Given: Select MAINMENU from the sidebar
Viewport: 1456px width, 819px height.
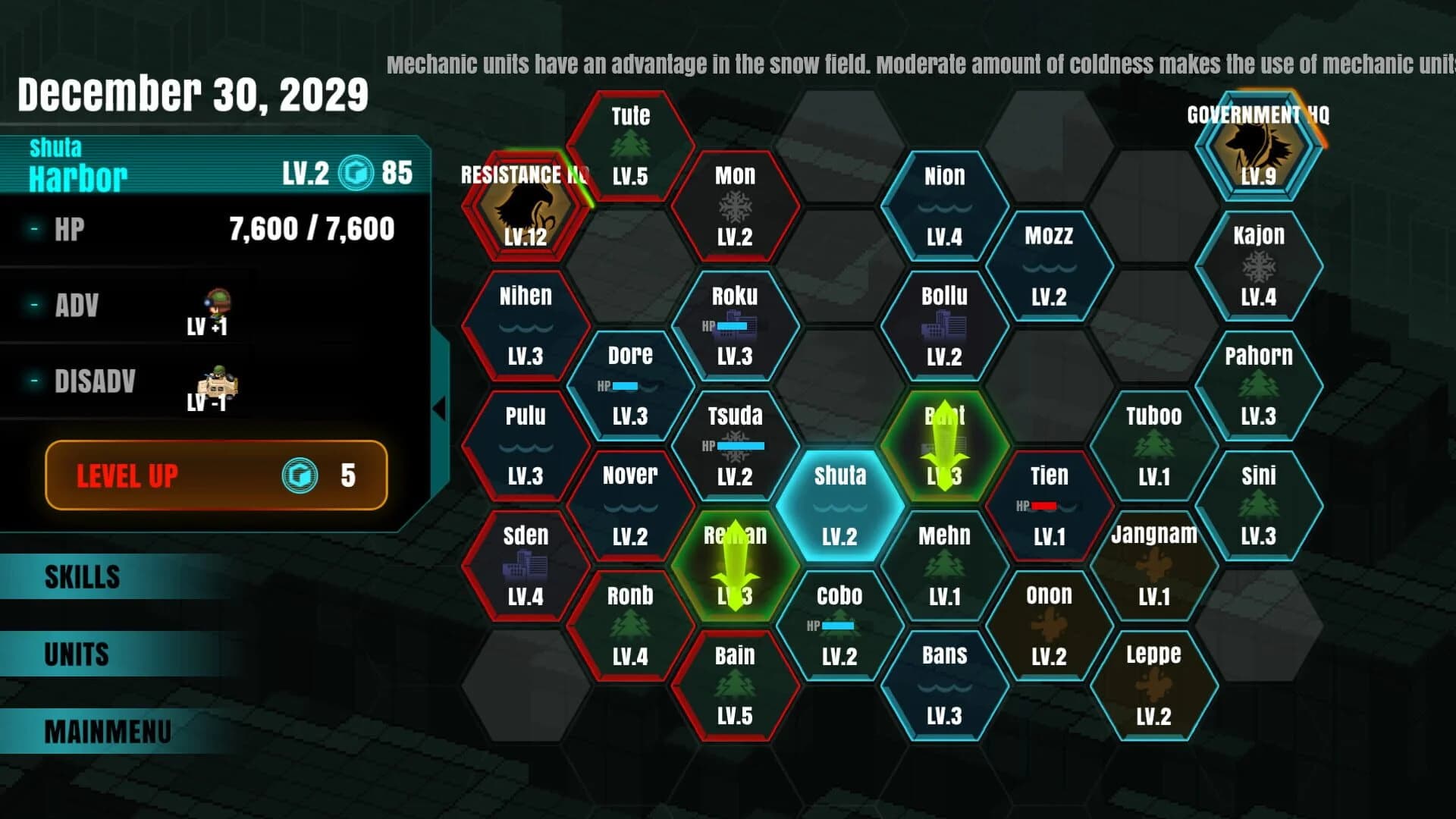Looking at the screenshot, I should (106, 730).
